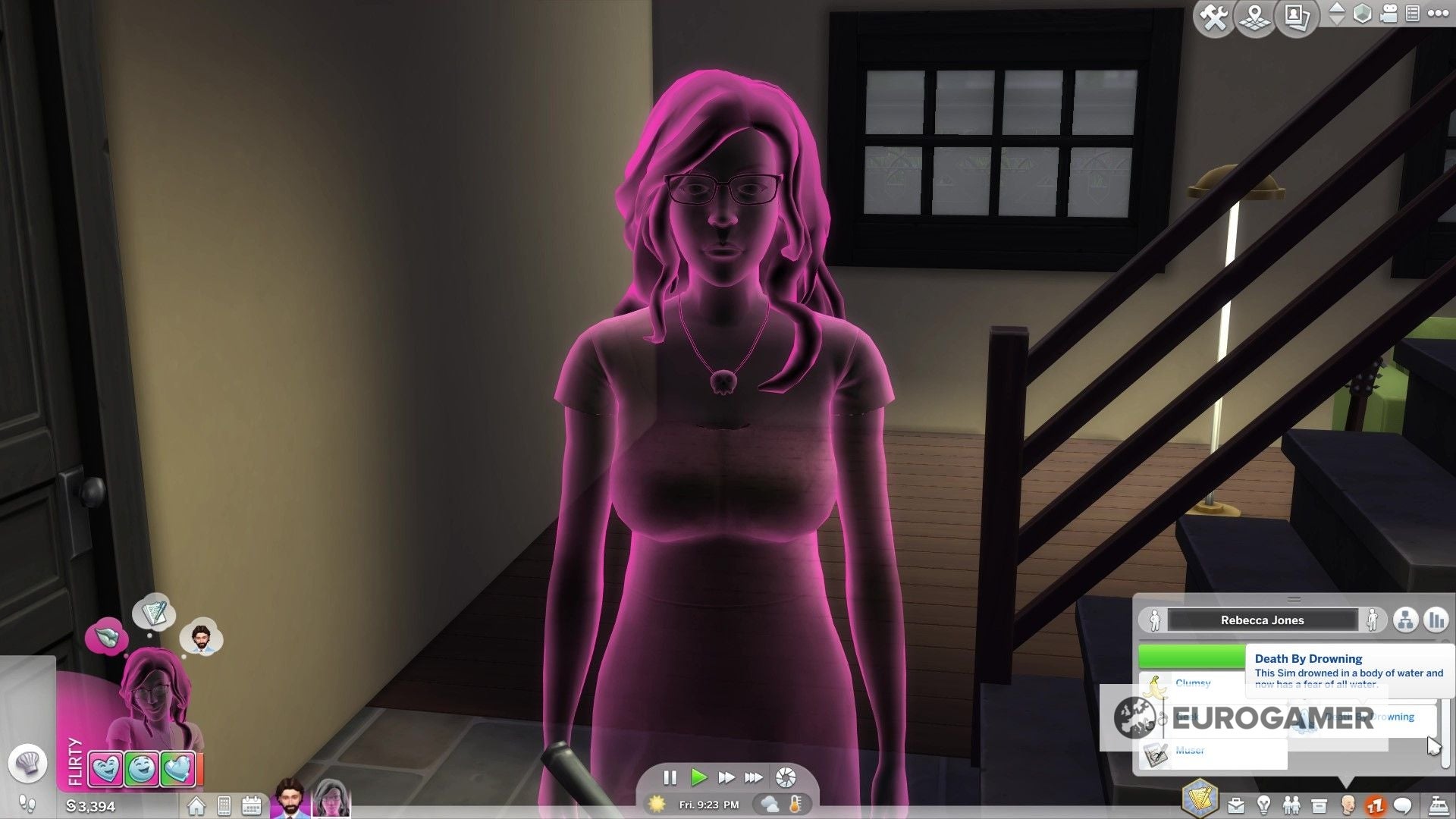Open the Sim's inventory box icon
This screenshot has width=1456, height=819.
(x=1319, y=806)
